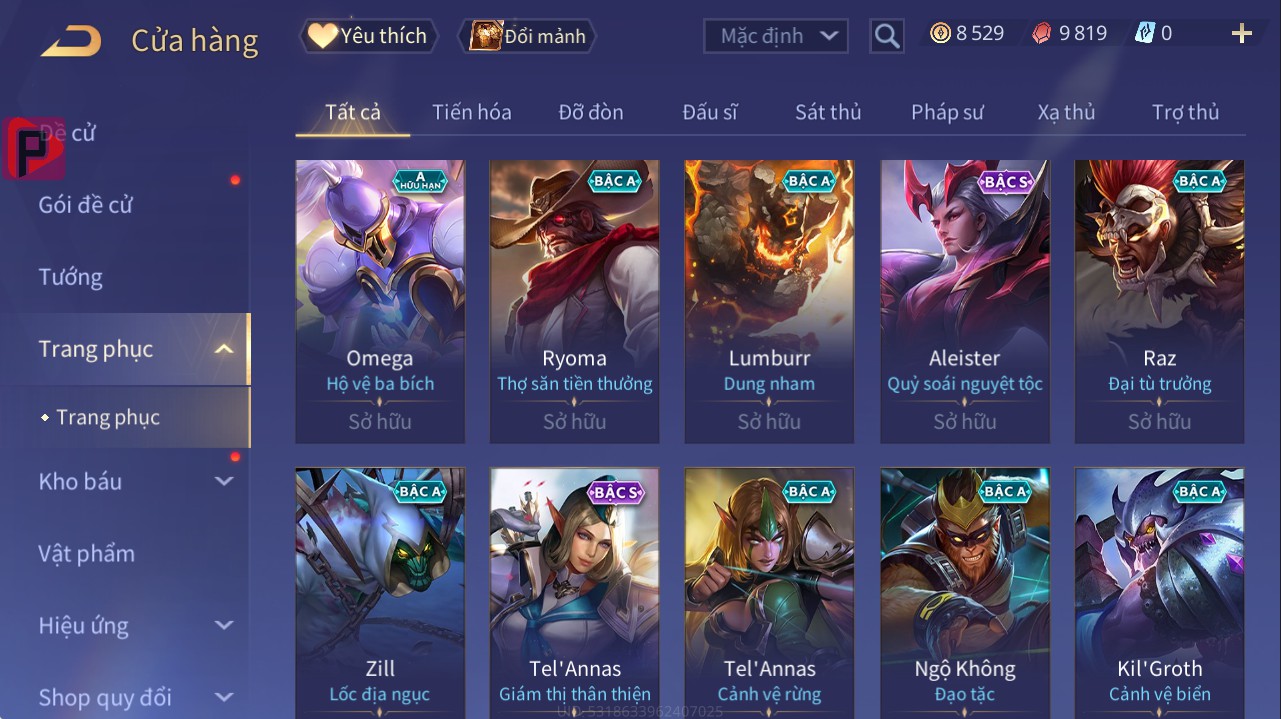Open the Vật phẩm section
This screenshot has width=1281, height=719.
coord(86,553)
